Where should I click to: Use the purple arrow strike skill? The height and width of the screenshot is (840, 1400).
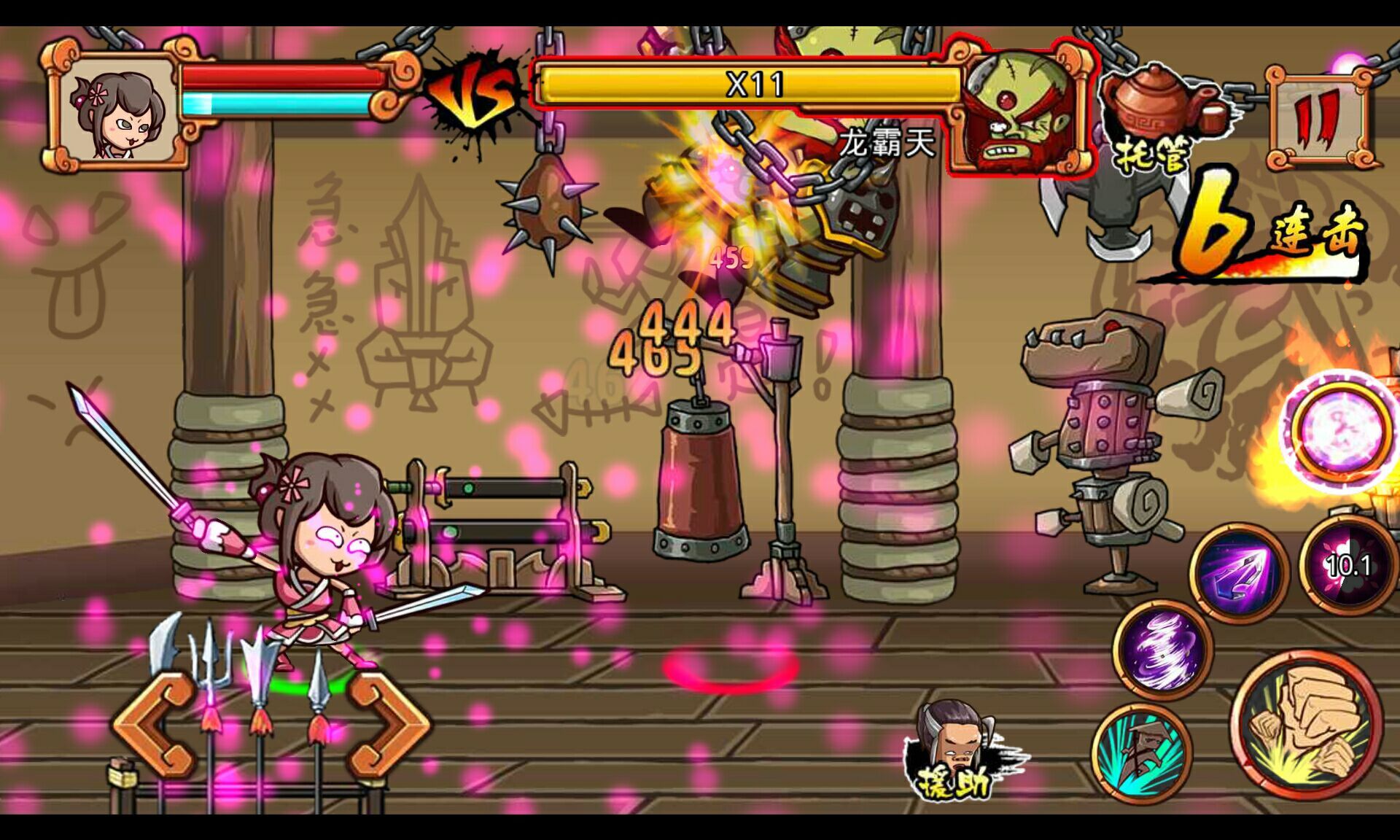coord(1239,572)
